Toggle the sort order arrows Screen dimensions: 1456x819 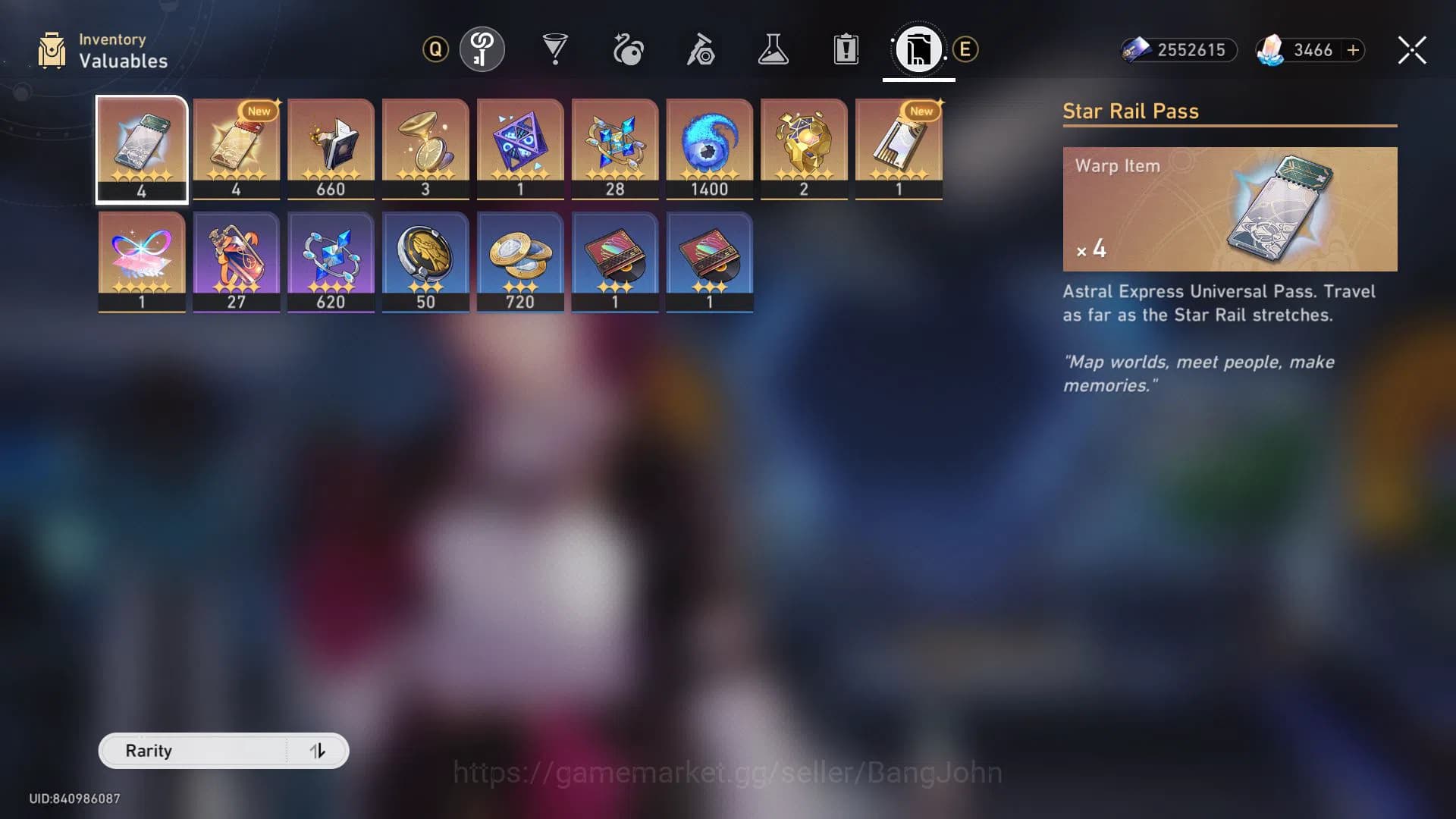[318, 751]
